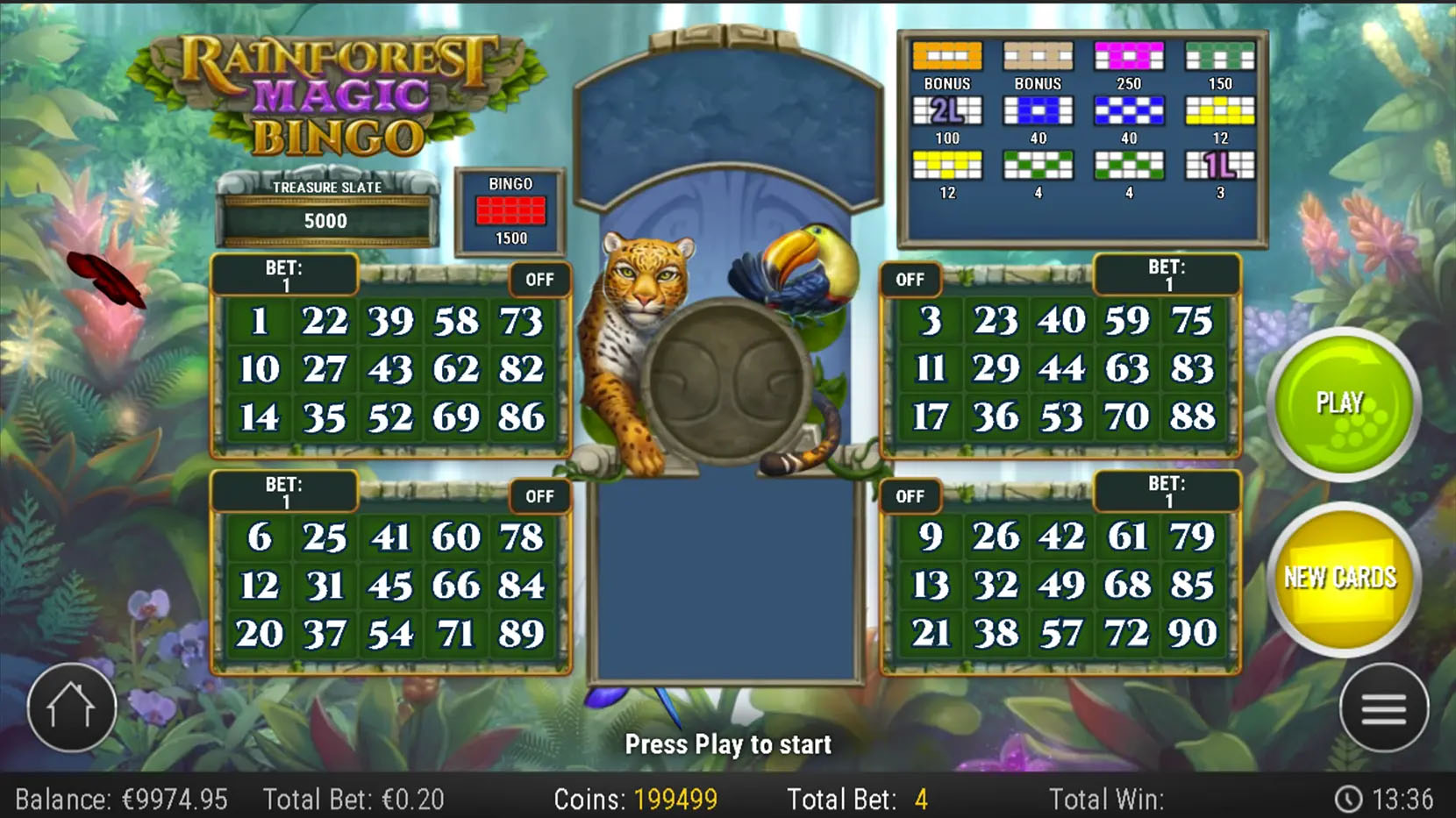Select the pink 250 pattern icon
The height and width of the screenshot is (818, 1456).
pyautogui.click(x=1129, y=55)
